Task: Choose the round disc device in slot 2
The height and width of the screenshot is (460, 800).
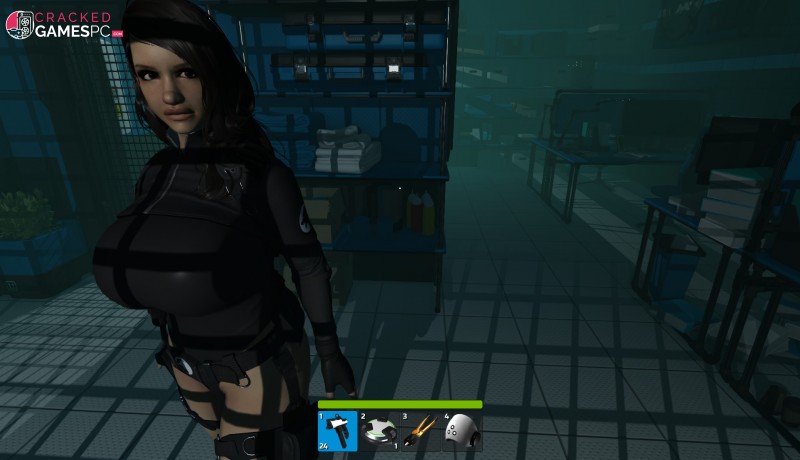Action: (379, 431)
